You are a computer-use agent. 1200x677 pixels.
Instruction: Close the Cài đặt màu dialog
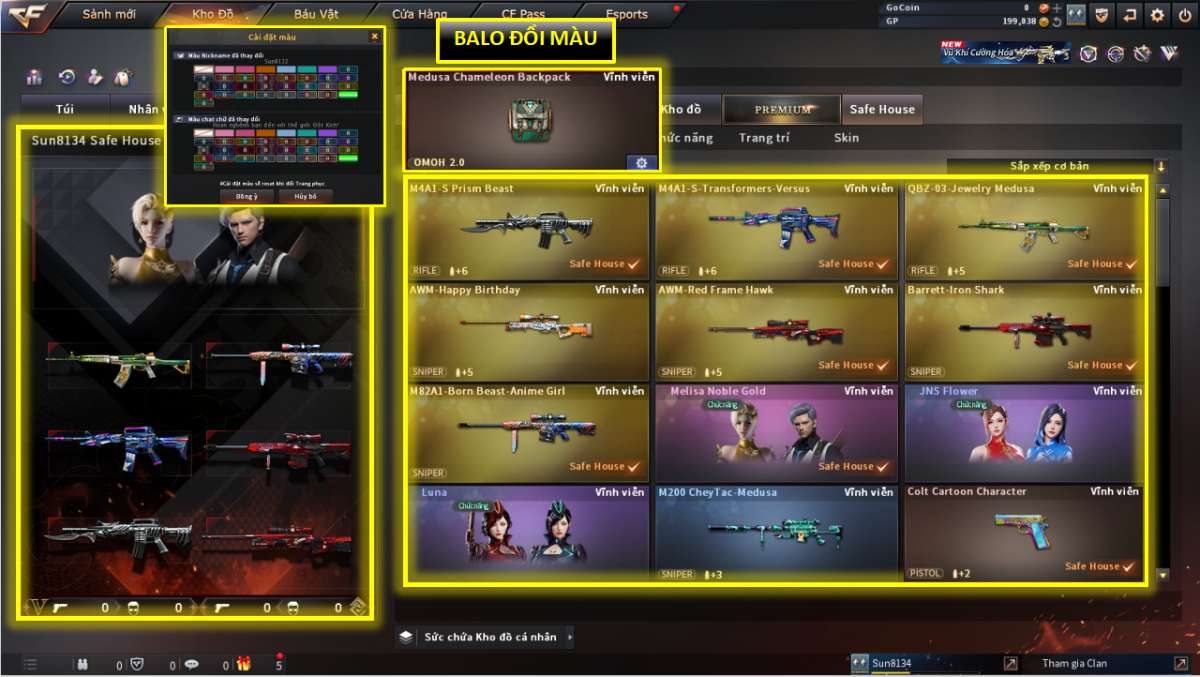point(375,37)
